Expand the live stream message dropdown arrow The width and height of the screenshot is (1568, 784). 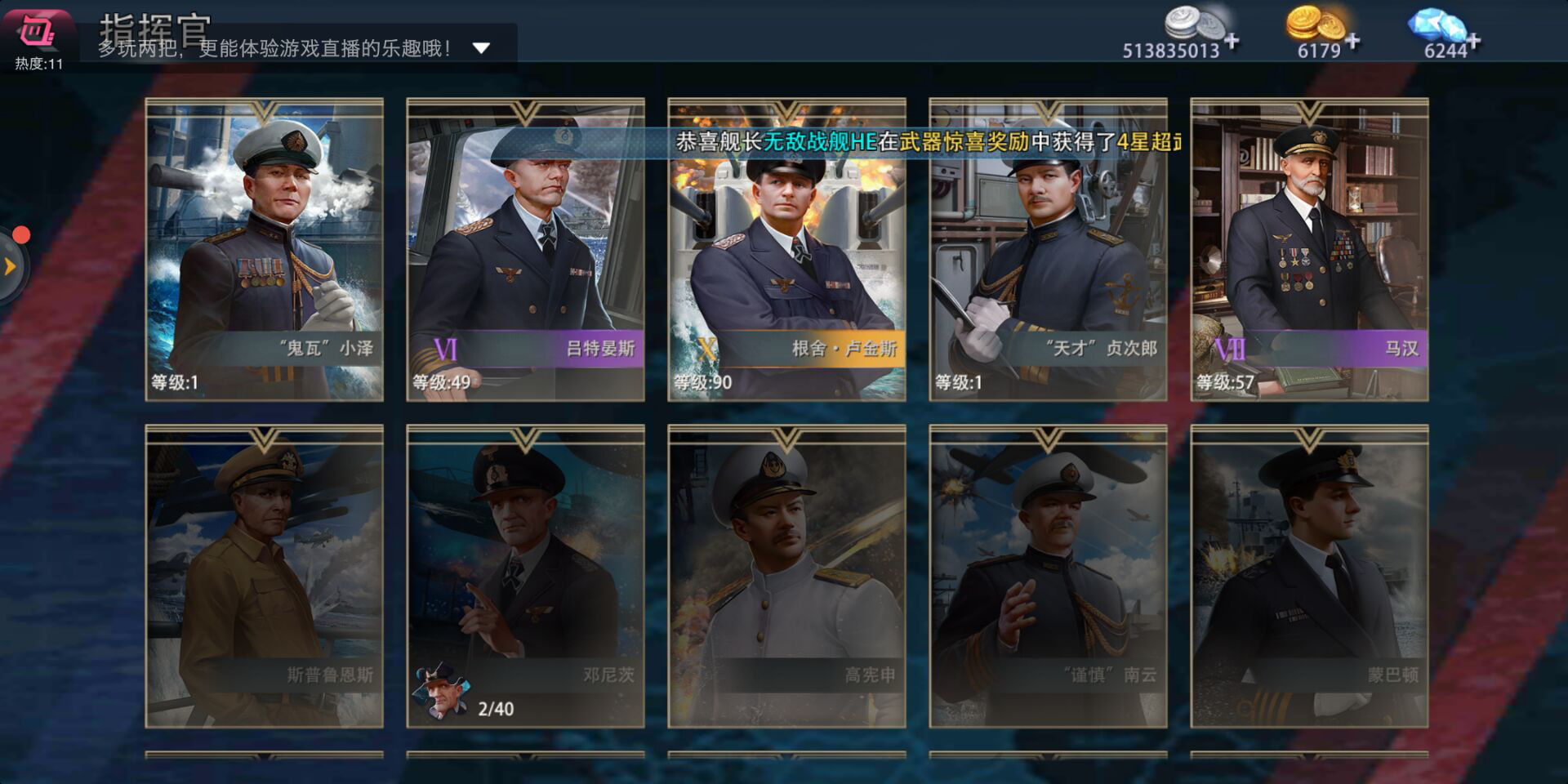point(481,48)
